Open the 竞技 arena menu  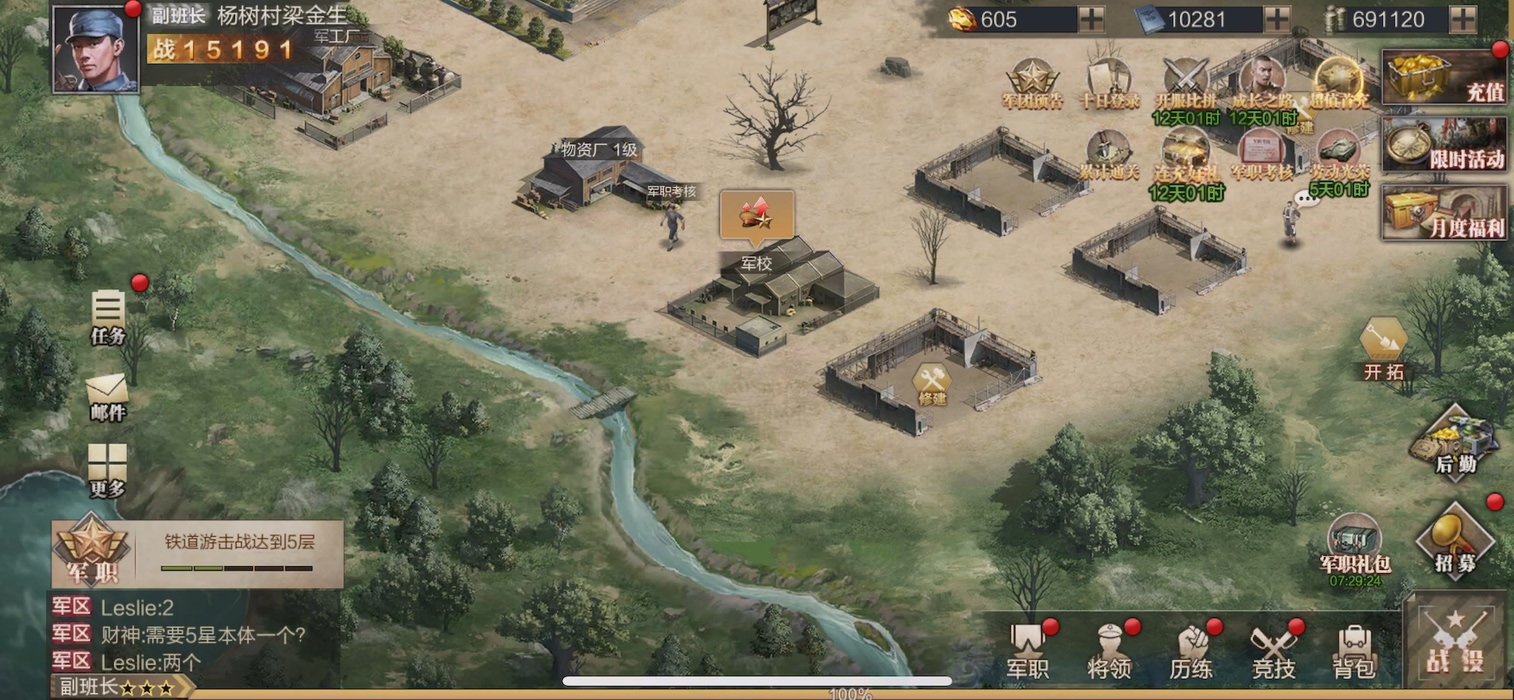point(1273,651)
